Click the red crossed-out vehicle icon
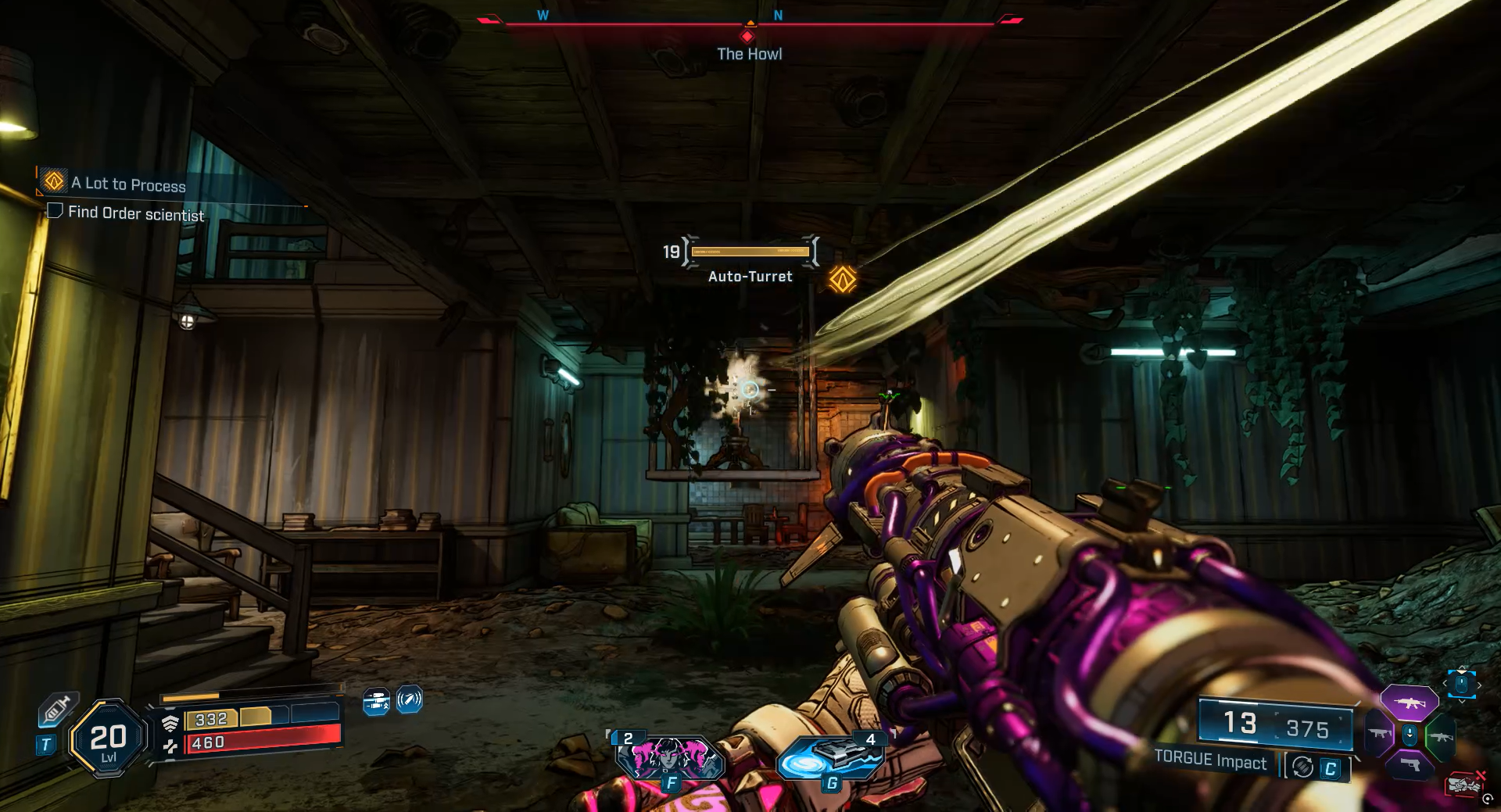 tap(1464, 783)
